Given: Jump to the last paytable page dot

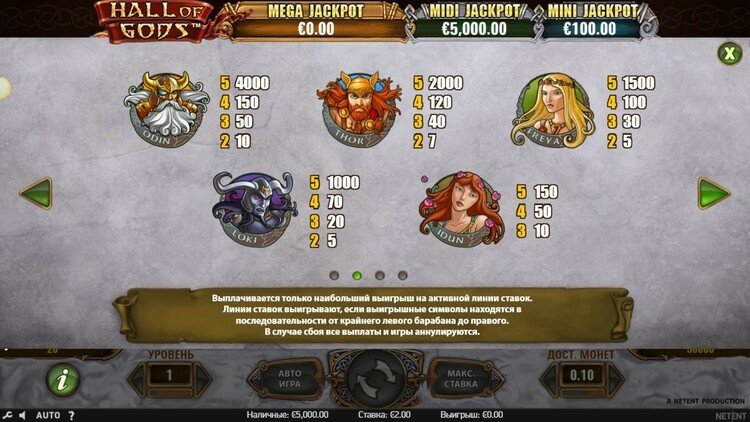Looking at the screenshot, I should 403,274.
